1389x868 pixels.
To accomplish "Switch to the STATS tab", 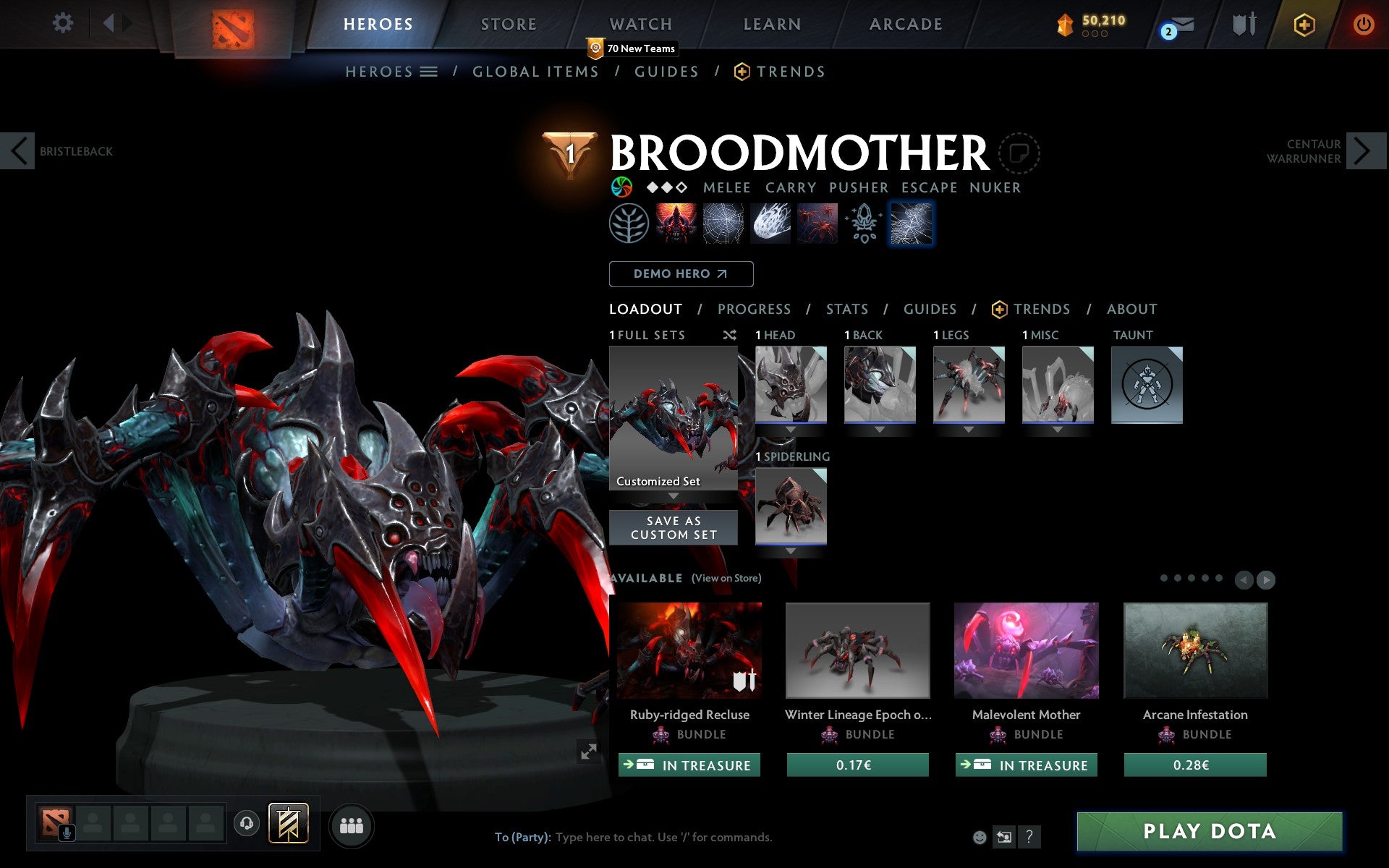I will 846,309.
